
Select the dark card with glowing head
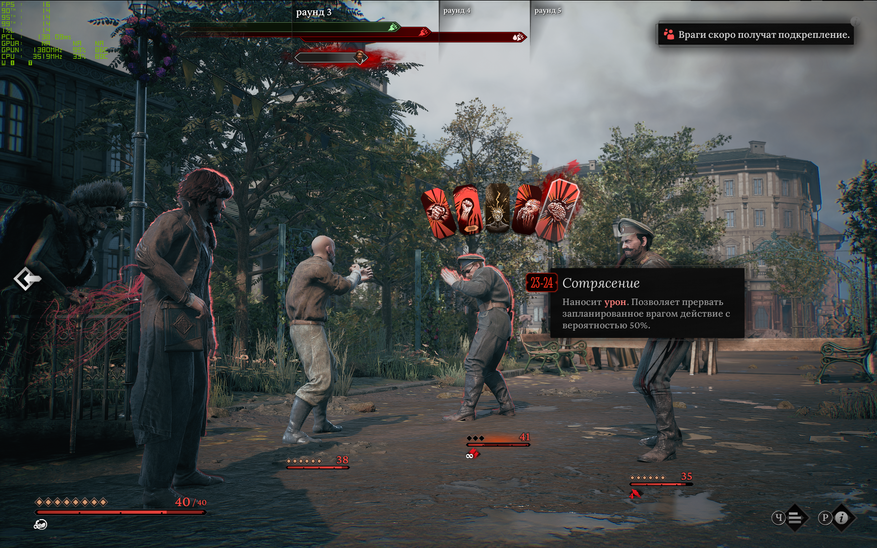pos(497,210)
